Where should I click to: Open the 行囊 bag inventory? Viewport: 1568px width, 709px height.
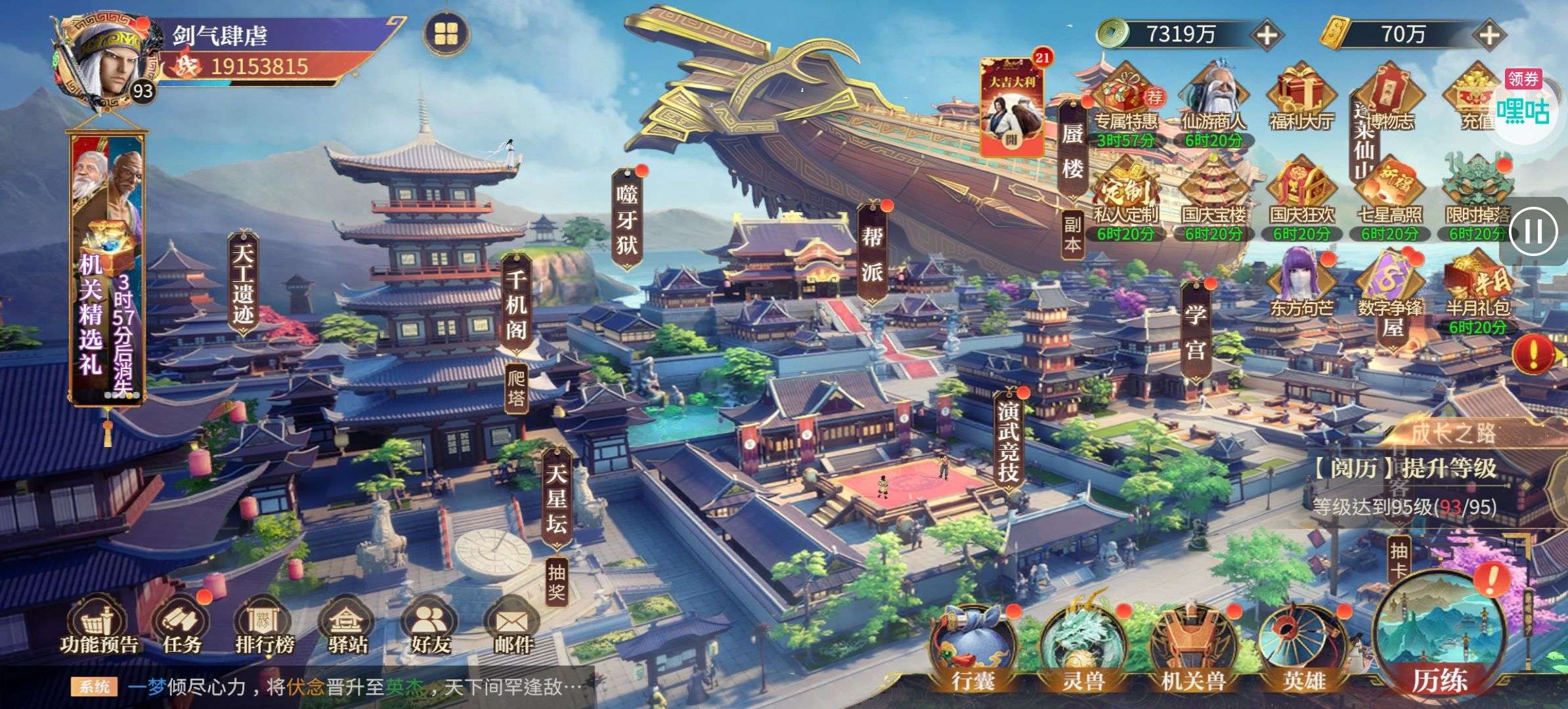coord(972,649)
